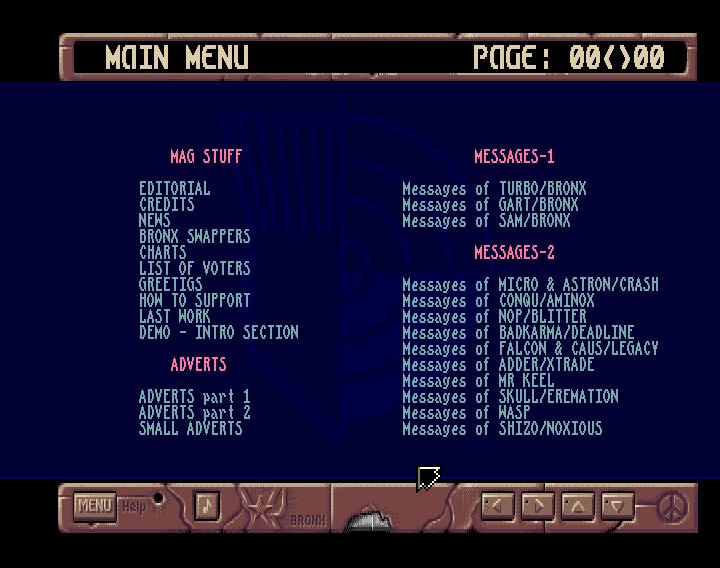Viewport: 720px width, 568px height.
Task: Open BRONX SWAPPERS page
Action: click(195, 237)
